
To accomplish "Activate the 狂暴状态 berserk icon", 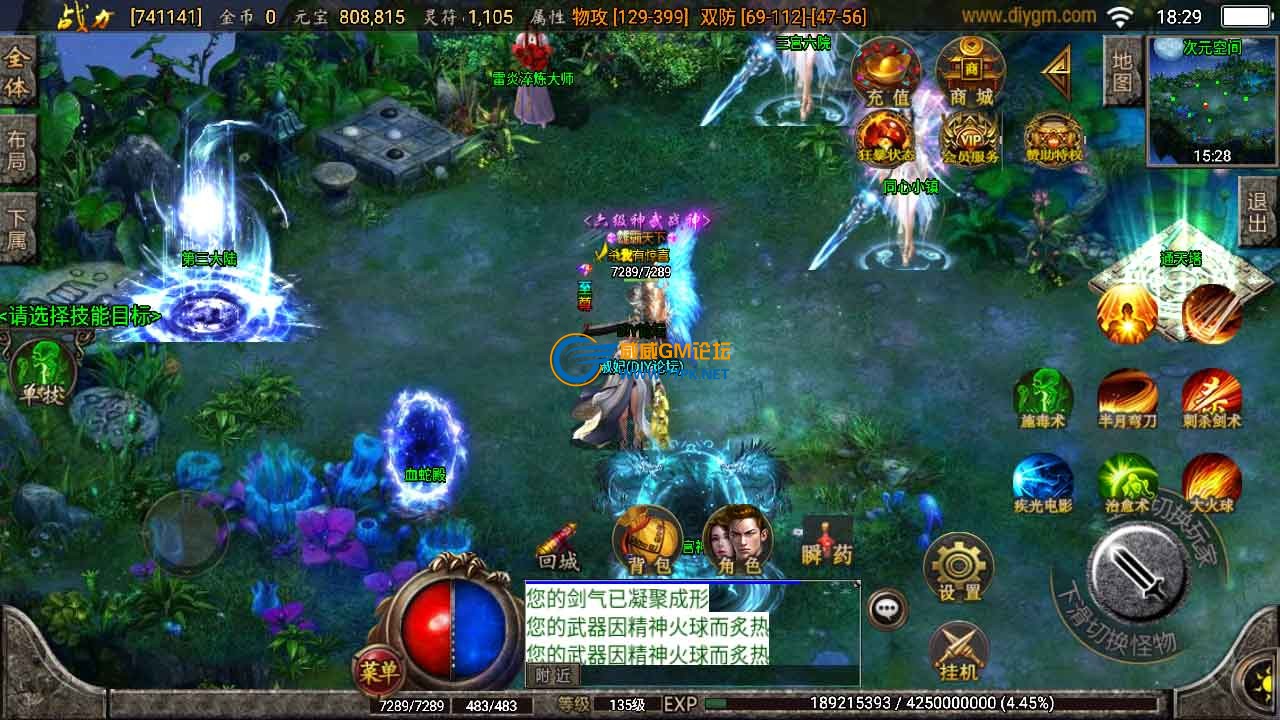I will (x=885, y=138).
